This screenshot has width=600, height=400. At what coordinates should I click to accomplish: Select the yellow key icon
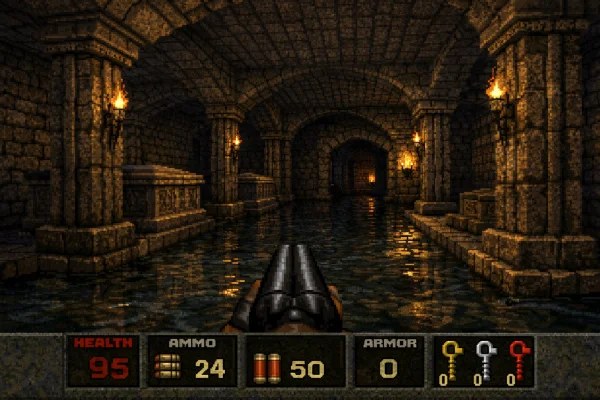(x=452, y=357)
